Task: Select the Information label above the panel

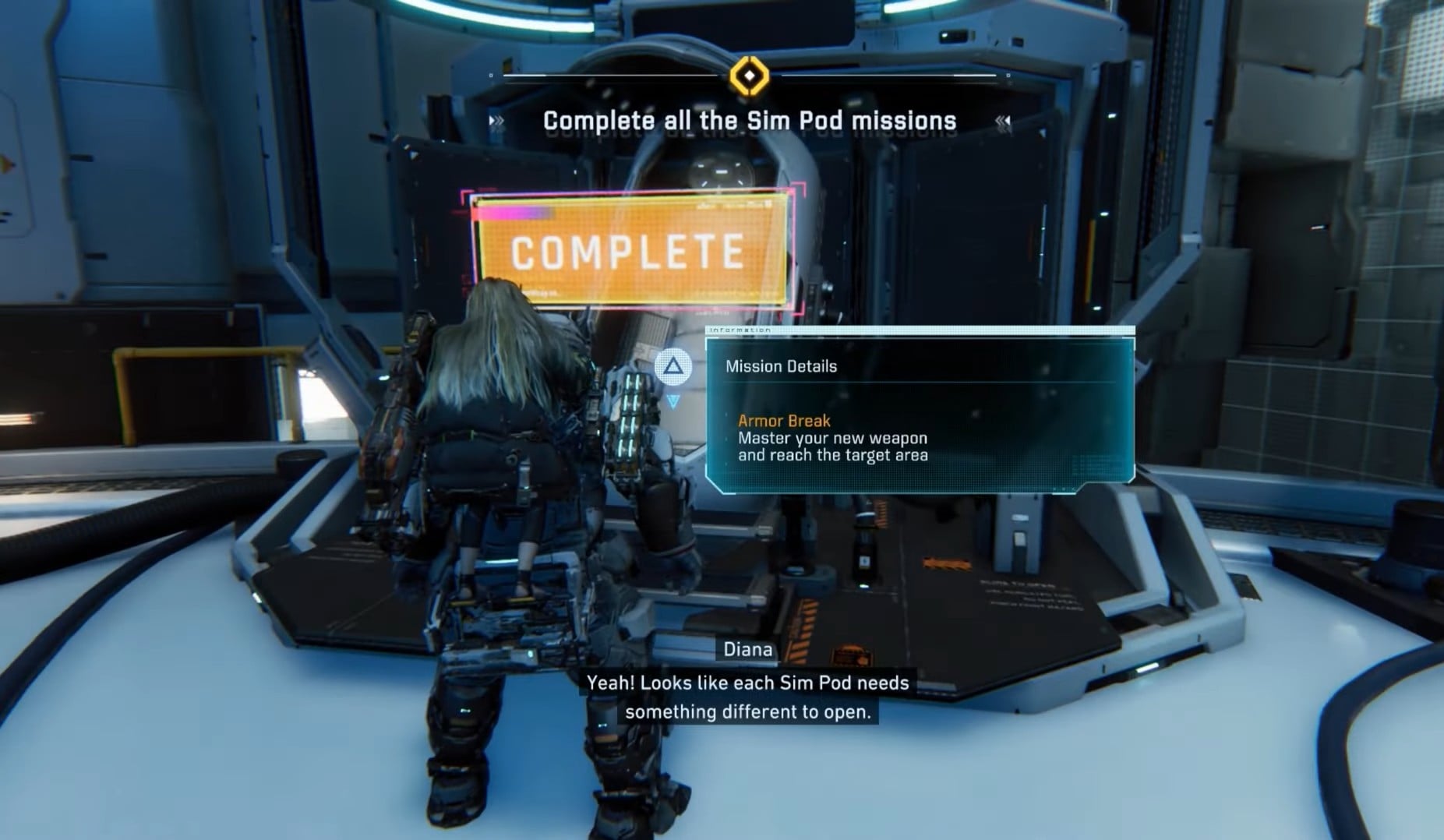Action: pos(739,330)
